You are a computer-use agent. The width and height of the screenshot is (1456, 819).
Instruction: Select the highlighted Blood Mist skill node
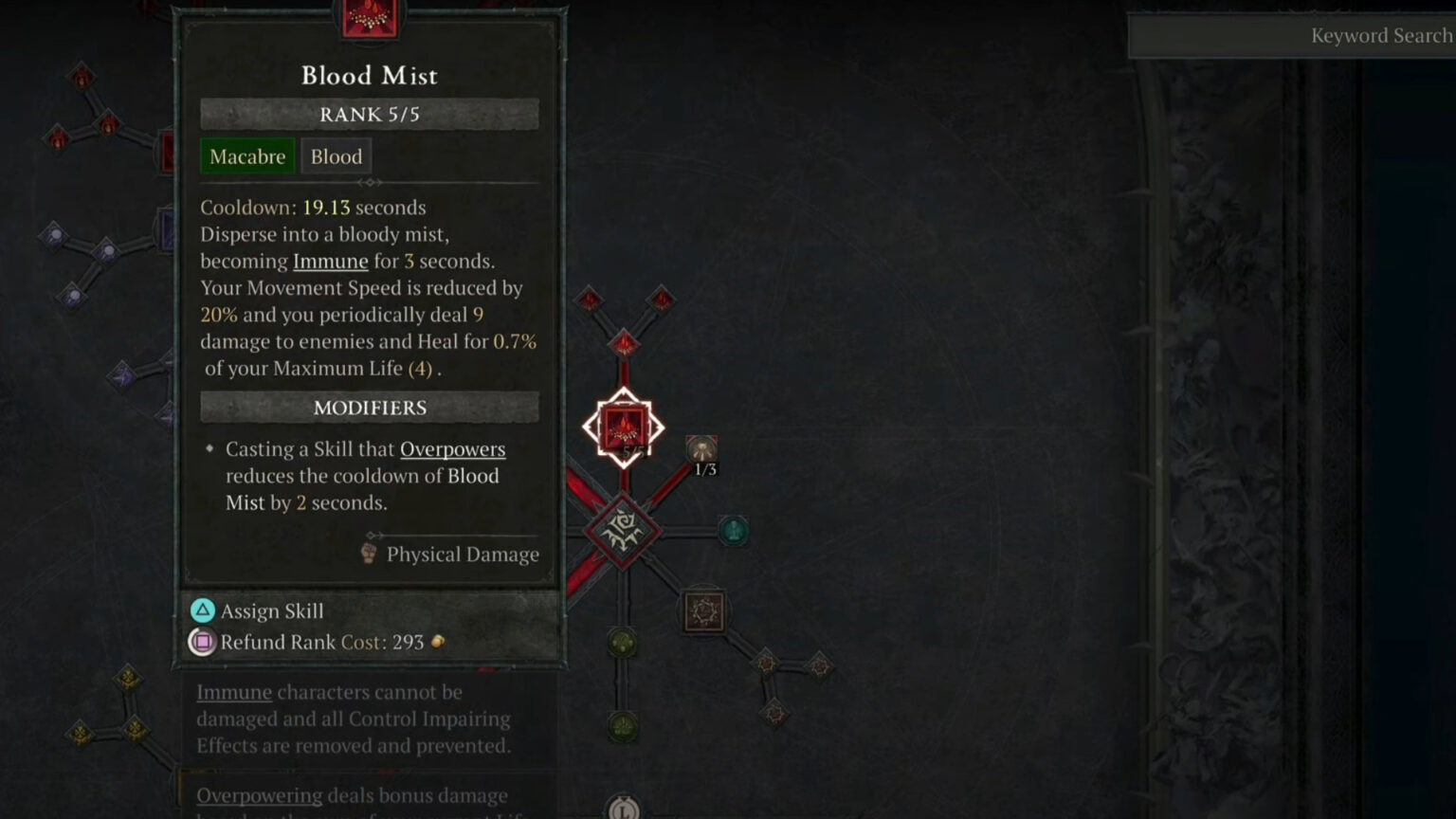pos(623,427)
